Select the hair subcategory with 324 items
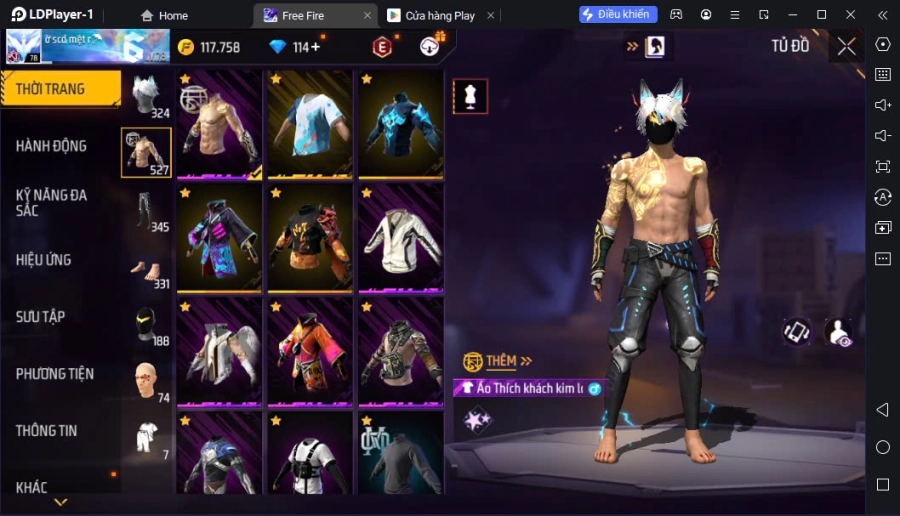Screen dimensions: 900x516 coord(146,96)
